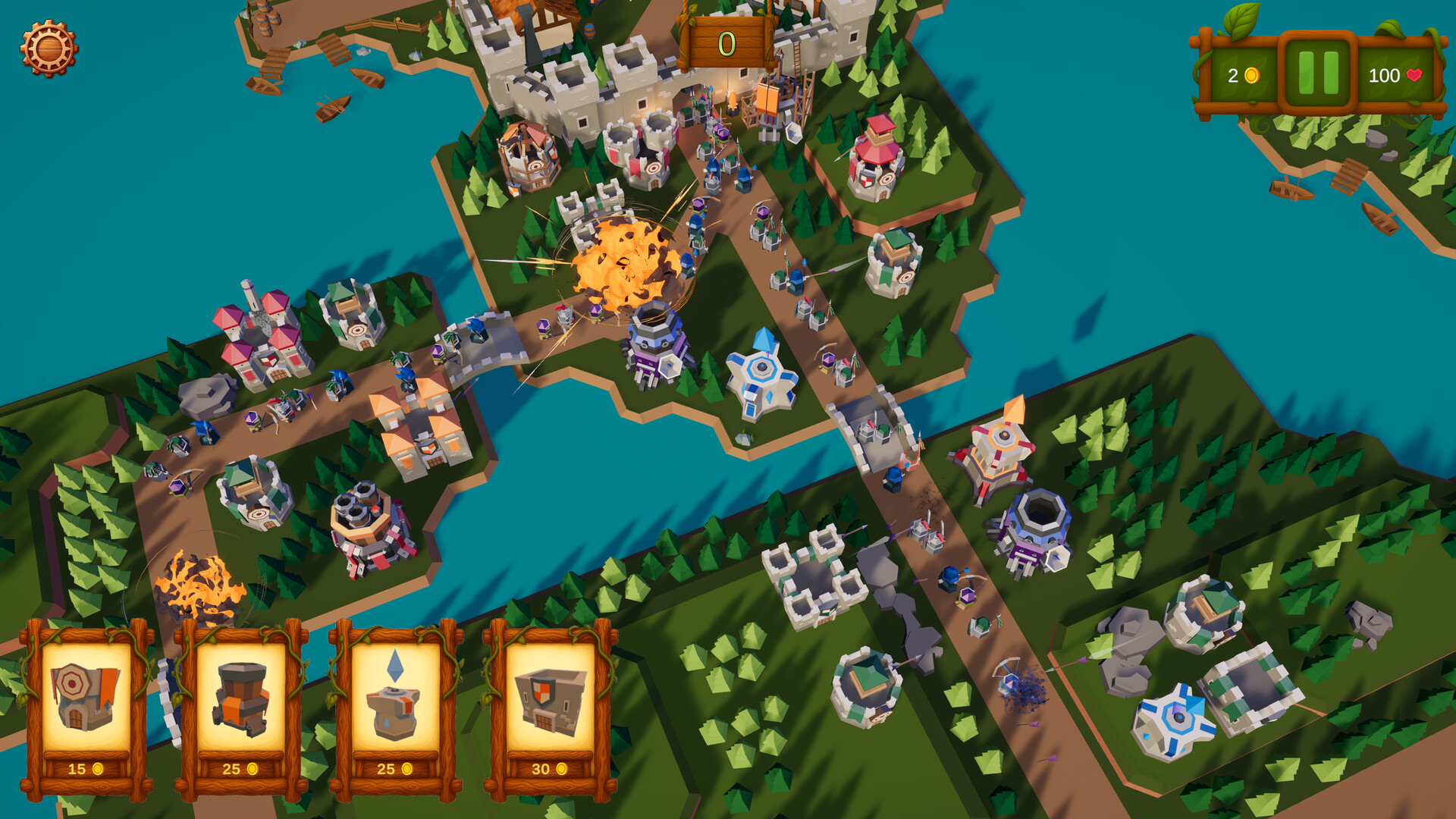Click the gold coin counter icon
This screenshot has height=819, width=1456.
click(1251, 76)
